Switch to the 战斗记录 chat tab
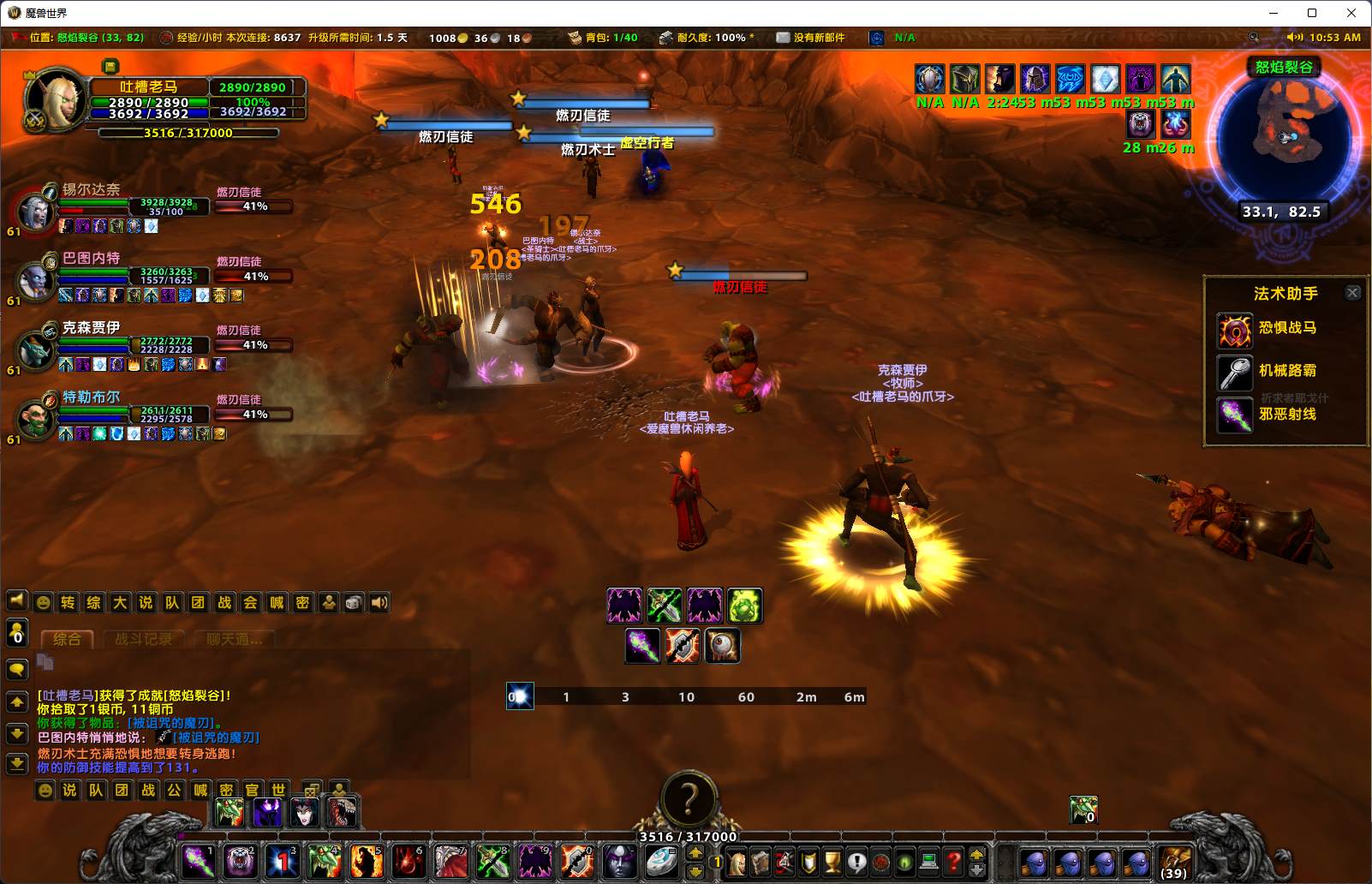Image resolution: width=1372 pixels, height=884 pixels. tap(143, 639)
